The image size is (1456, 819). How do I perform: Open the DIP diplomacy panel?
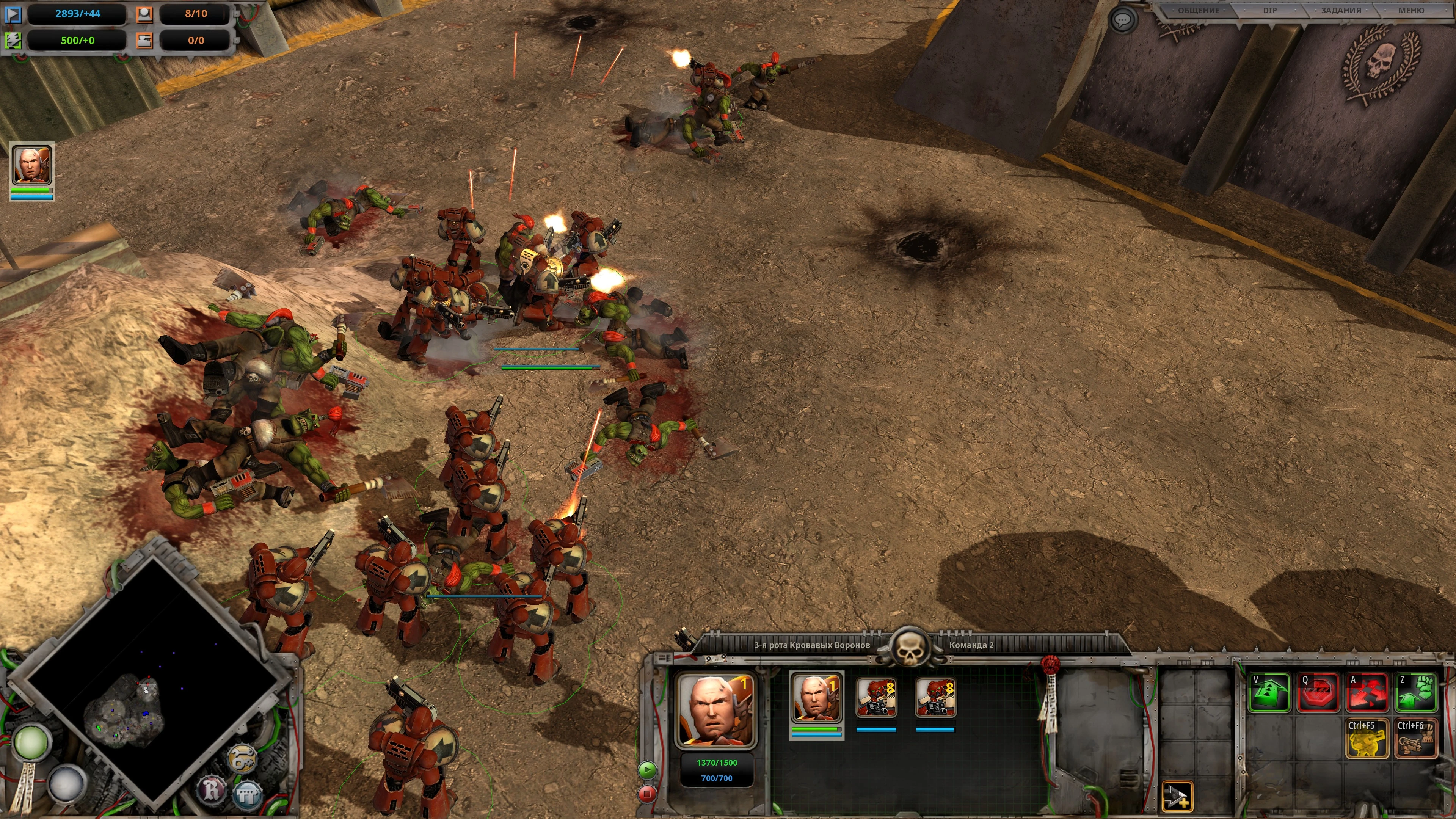point(1269,11)
